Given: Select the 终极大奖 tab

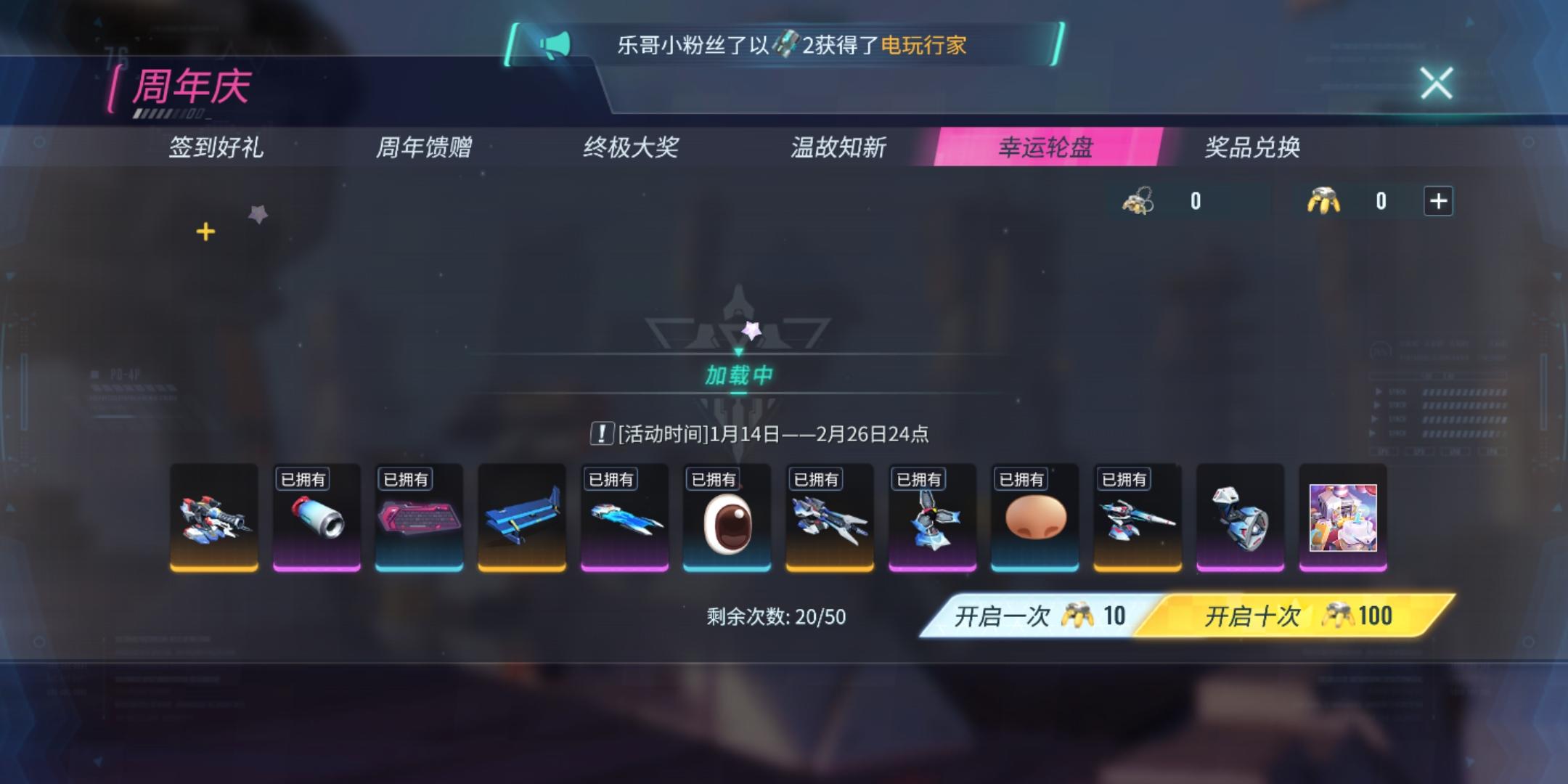Looking at the screenshot, I should coord(631,149).
